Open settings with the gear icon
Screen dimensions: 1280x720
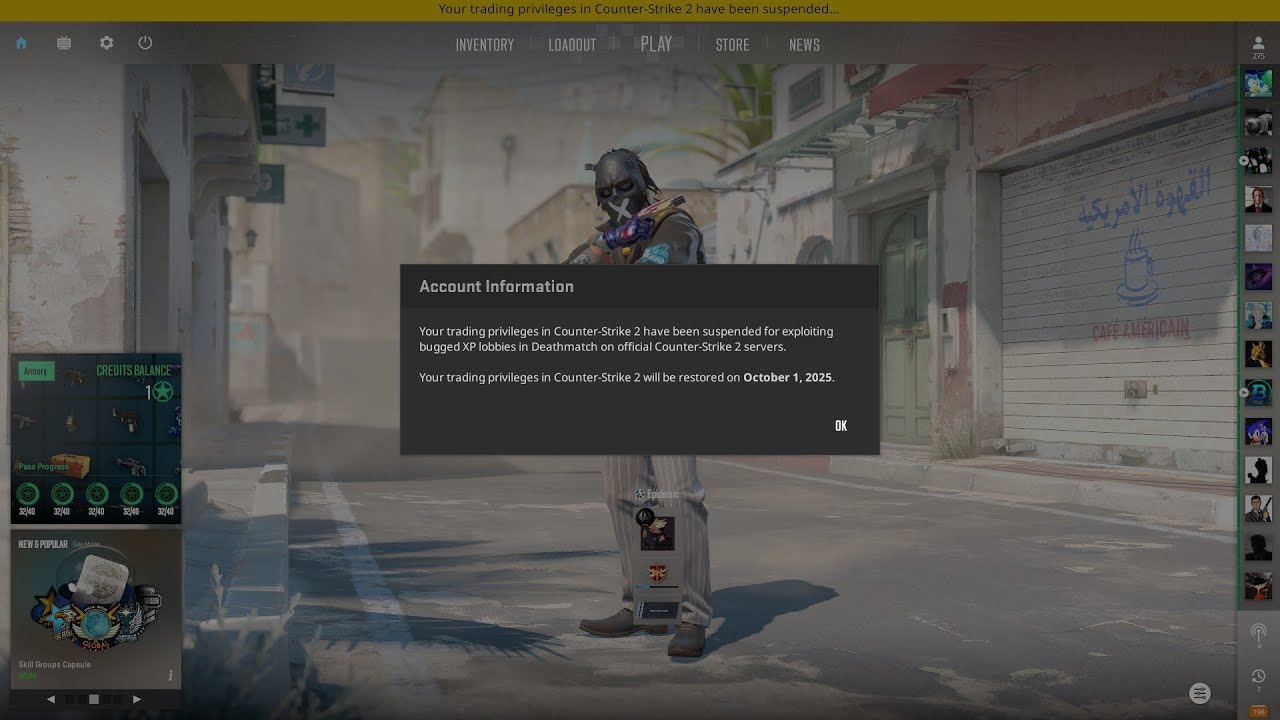(x=106, y=43)
